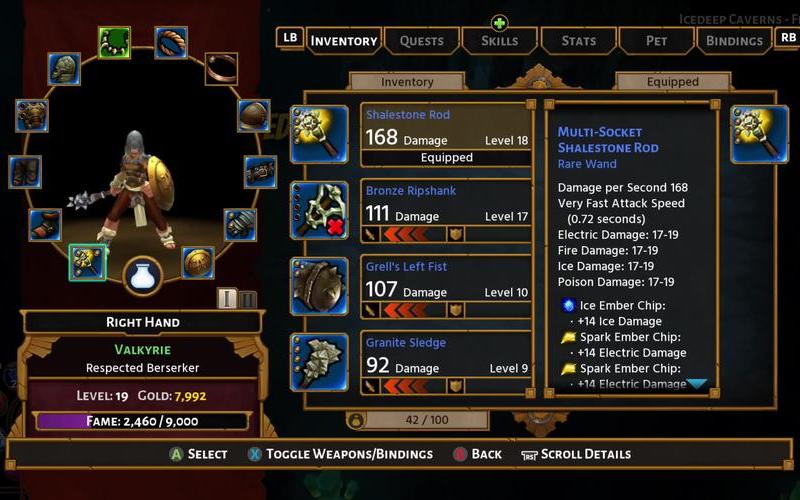The image size is (800, 500).
Task: Show the Stats tab
Action: click(578, 41)
